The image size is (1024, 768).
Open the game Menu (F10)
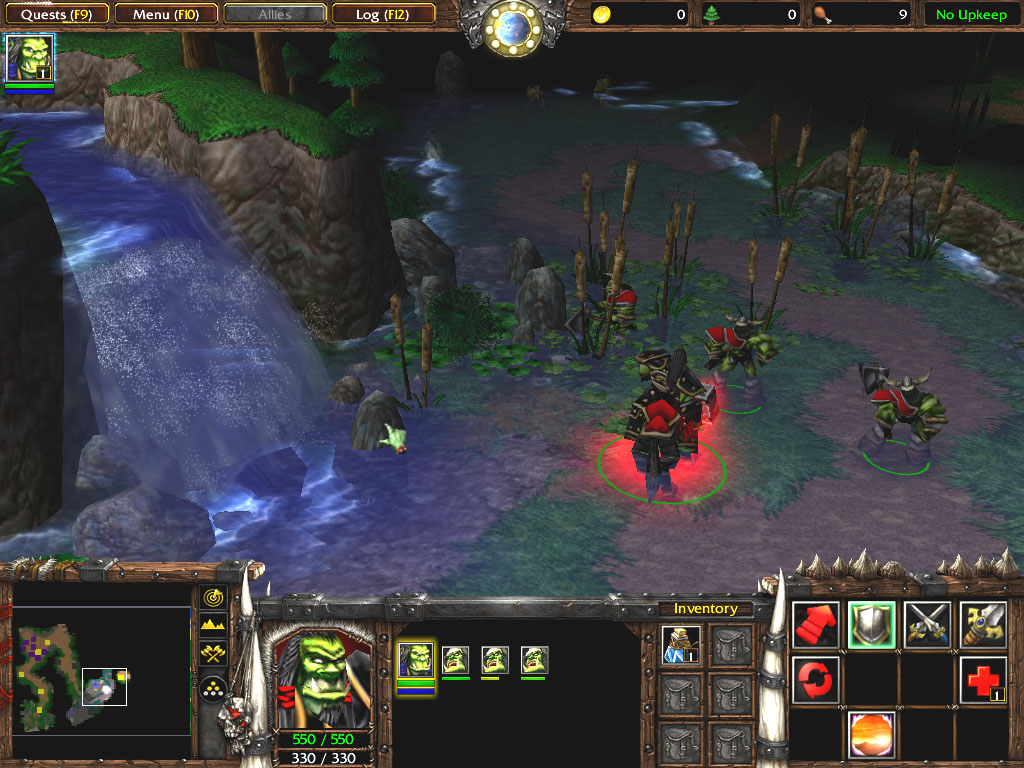click(166, 14)
